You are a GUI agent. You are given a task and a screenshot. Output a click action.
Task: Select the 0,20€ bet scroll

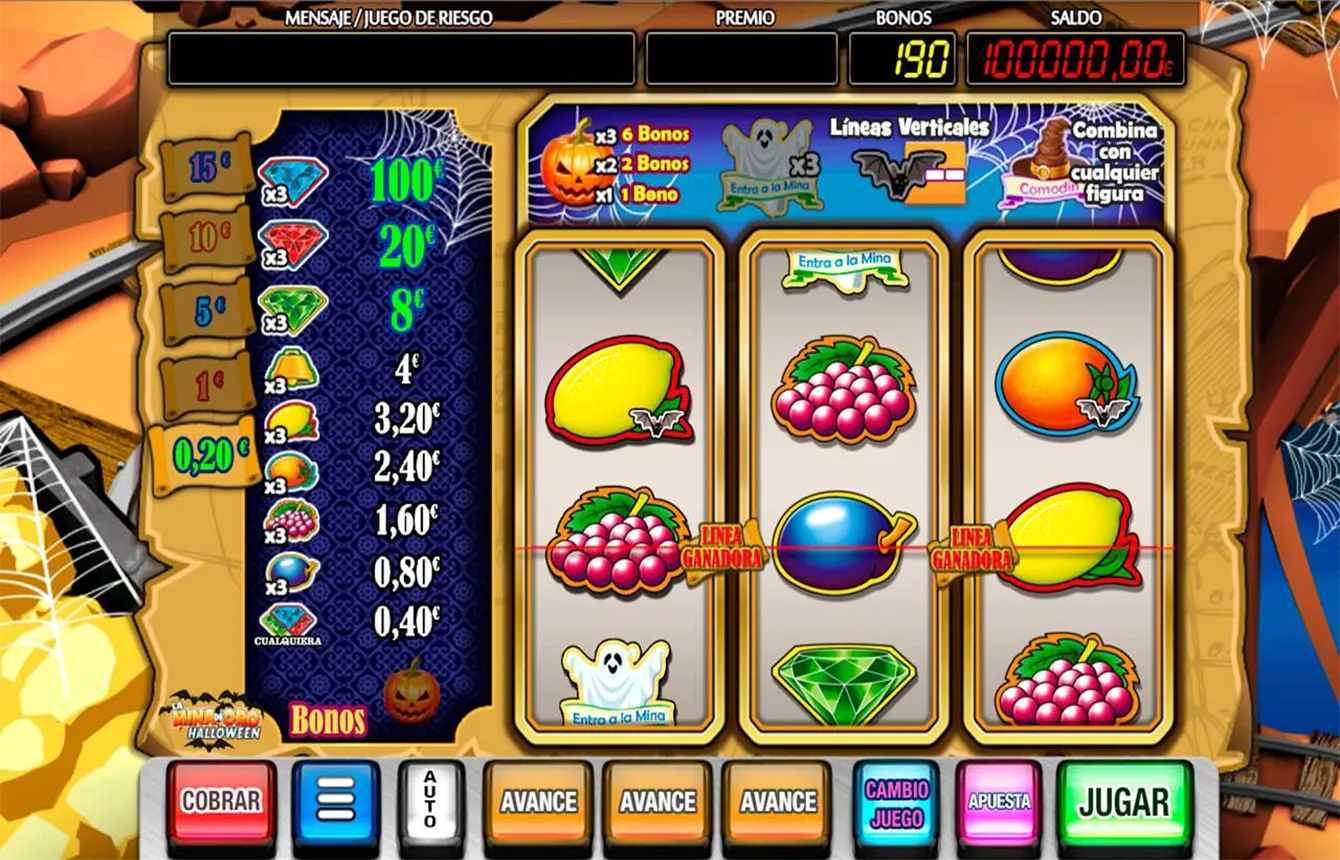click(x=208, y=455)
